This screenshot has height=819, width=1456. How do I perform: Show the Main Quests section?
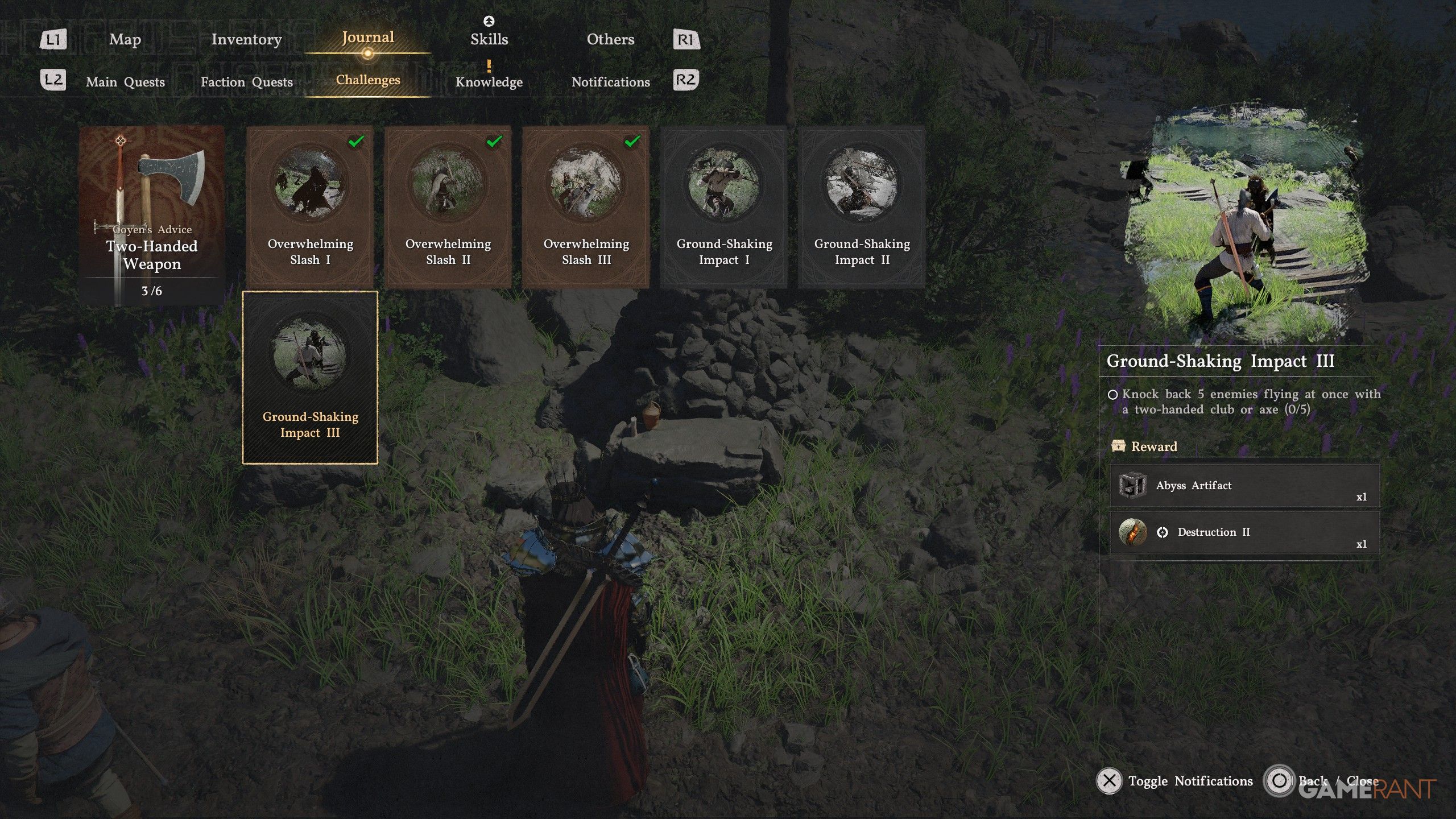pyautogui.click(x=125, y=82)
